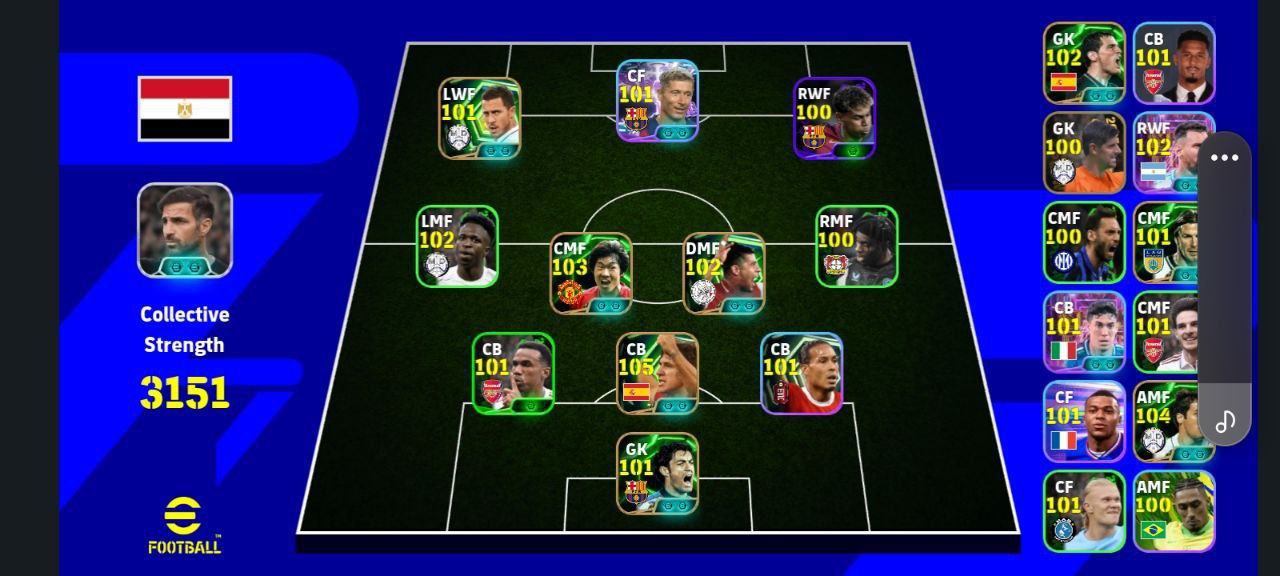Viewport: 1280px width, 576px height.
Task: Select the substitute RWF 102 card
Action: [1172, 153]
